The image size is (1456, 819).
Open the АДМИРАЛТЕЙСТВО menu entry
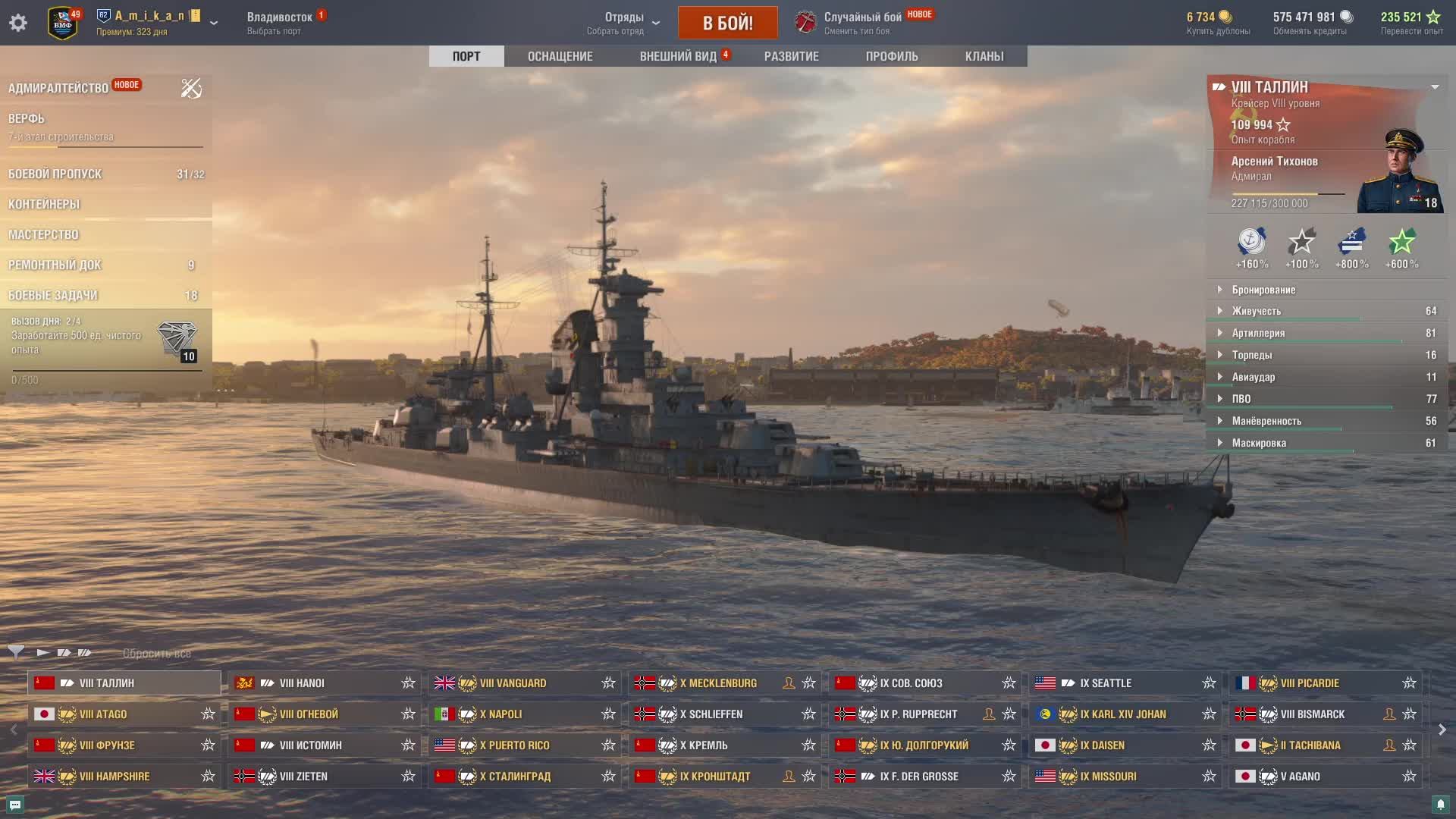coord(58,88)
